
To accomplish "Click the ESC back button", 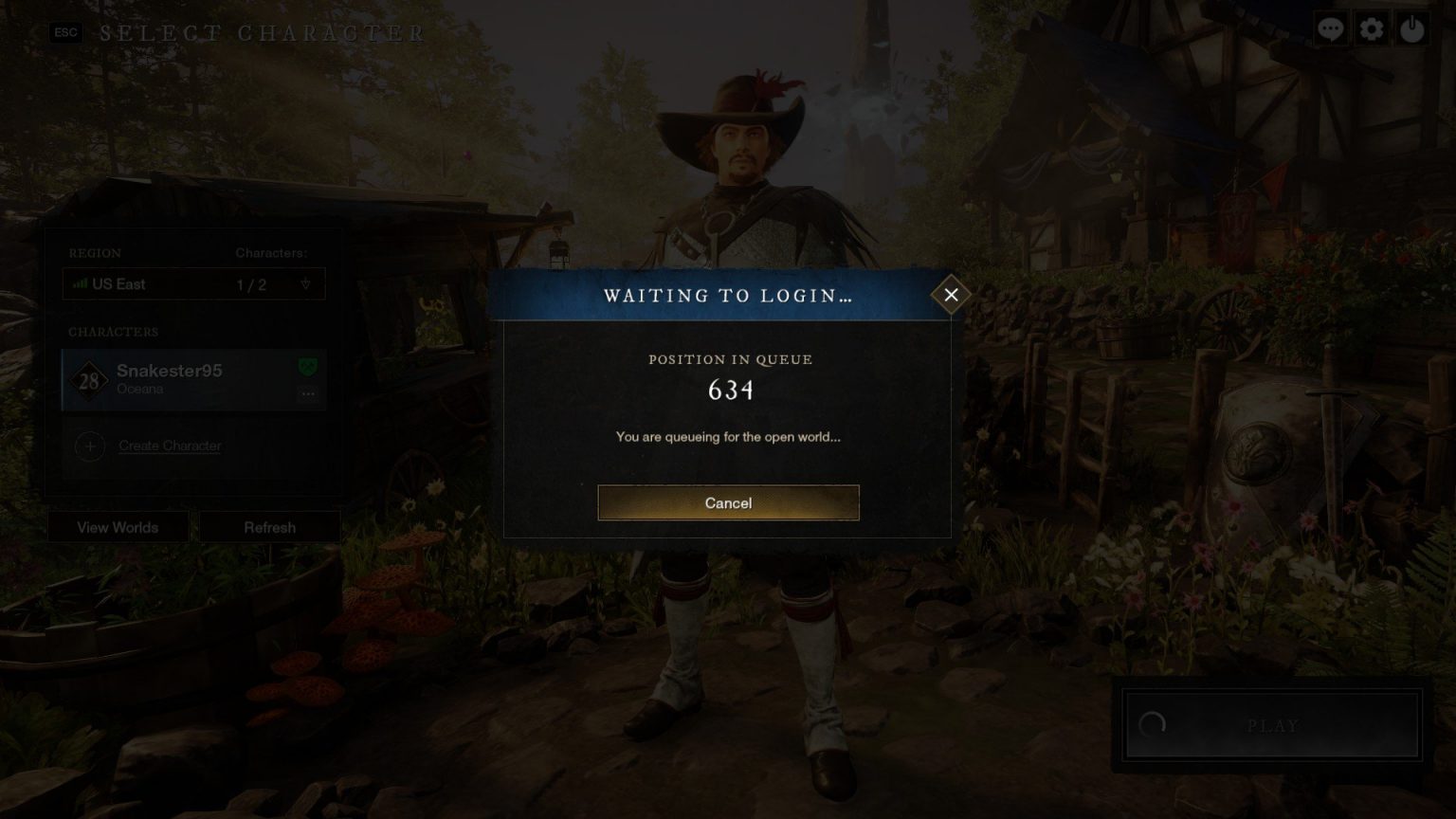I will click(x=65, y=32).
